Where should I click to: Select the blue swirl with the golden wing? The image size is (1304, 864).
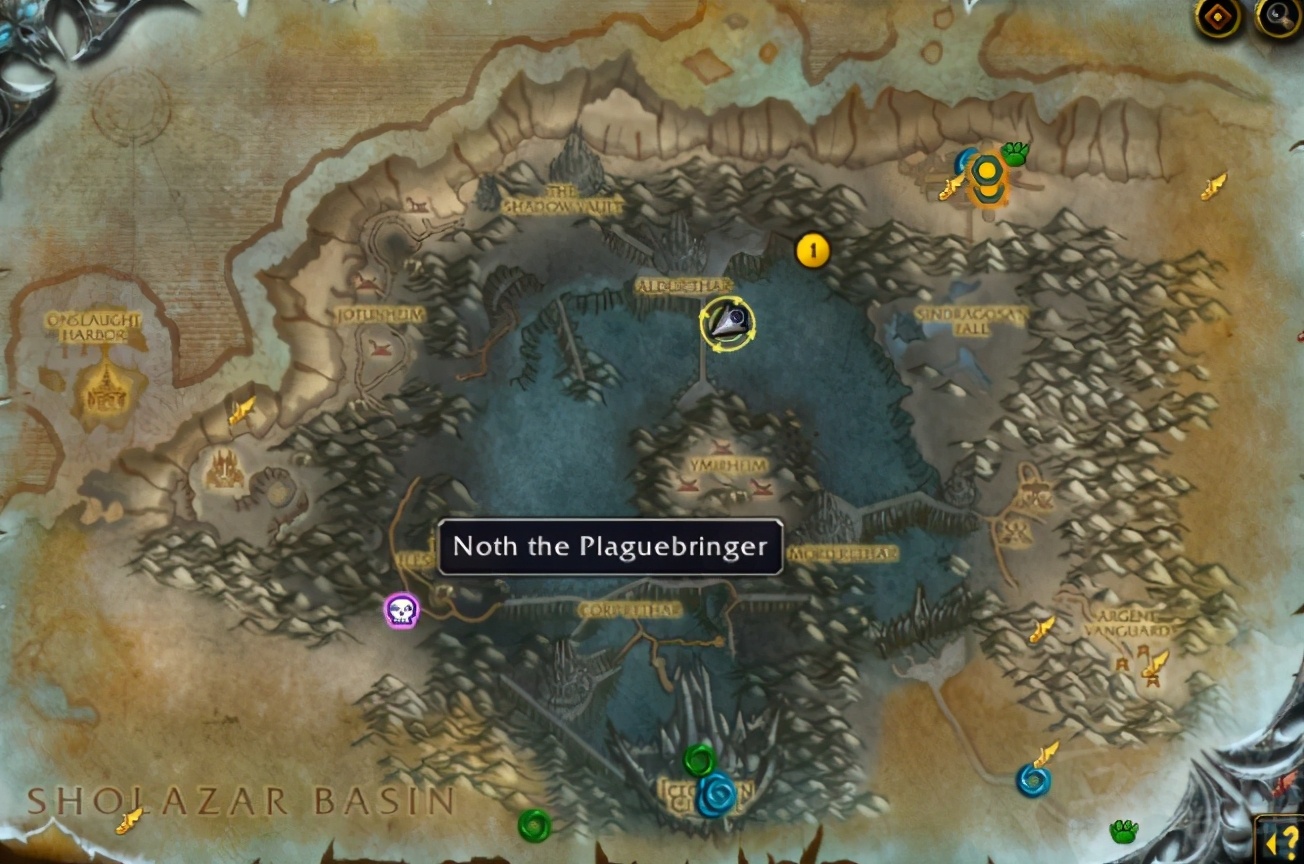point(1032,779)
